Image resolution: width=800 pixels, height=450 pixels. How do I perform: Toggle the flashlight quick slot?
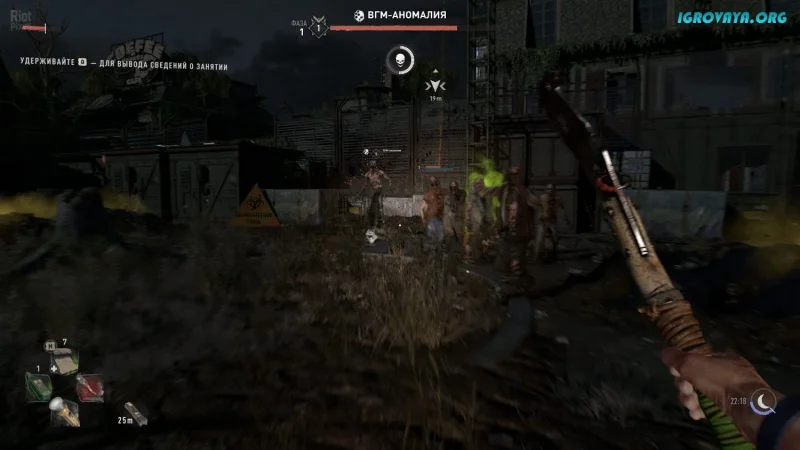pos(62,410)
